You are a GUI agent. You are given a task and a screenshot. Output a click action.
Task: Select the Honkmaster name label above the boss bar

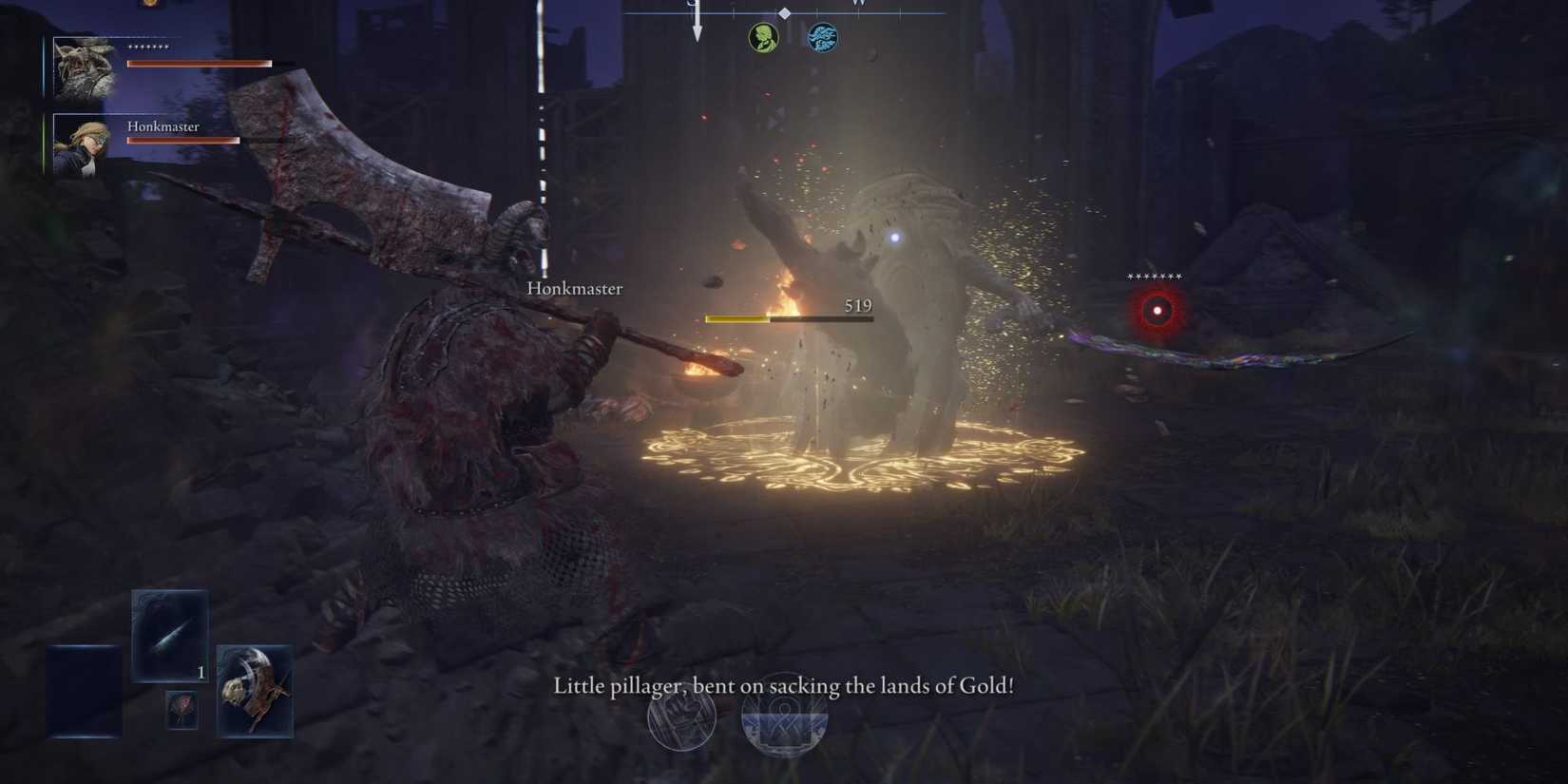point(574,288)
